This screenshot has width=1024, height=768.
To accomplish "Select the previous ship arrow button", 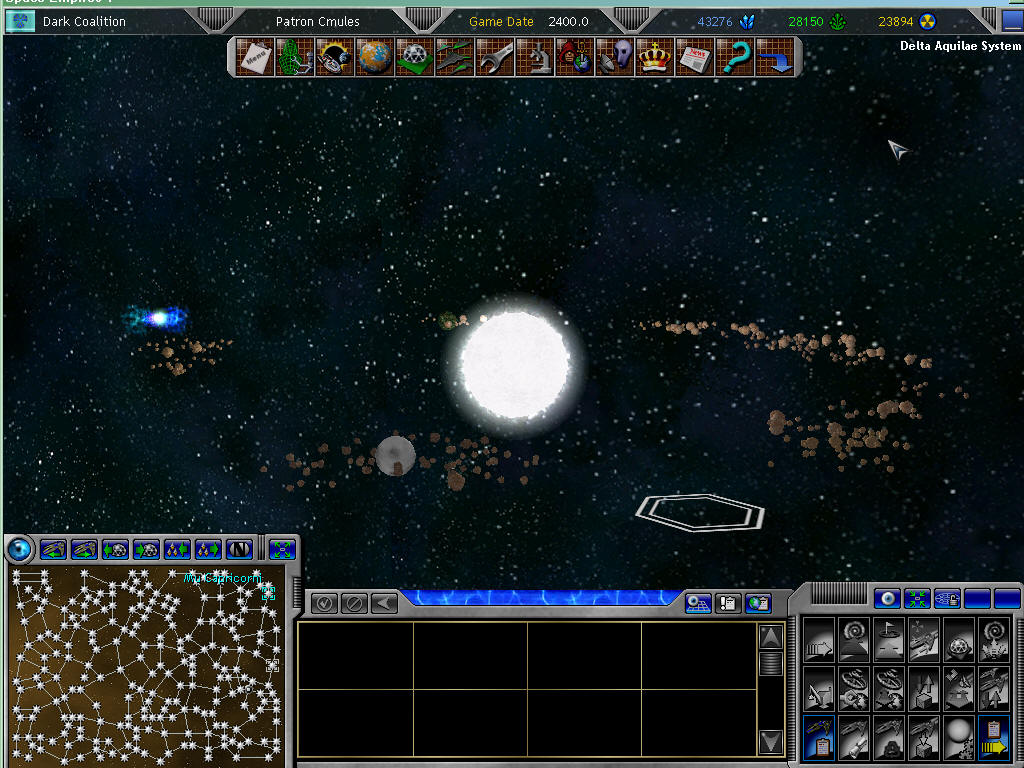I will (54, 548).
